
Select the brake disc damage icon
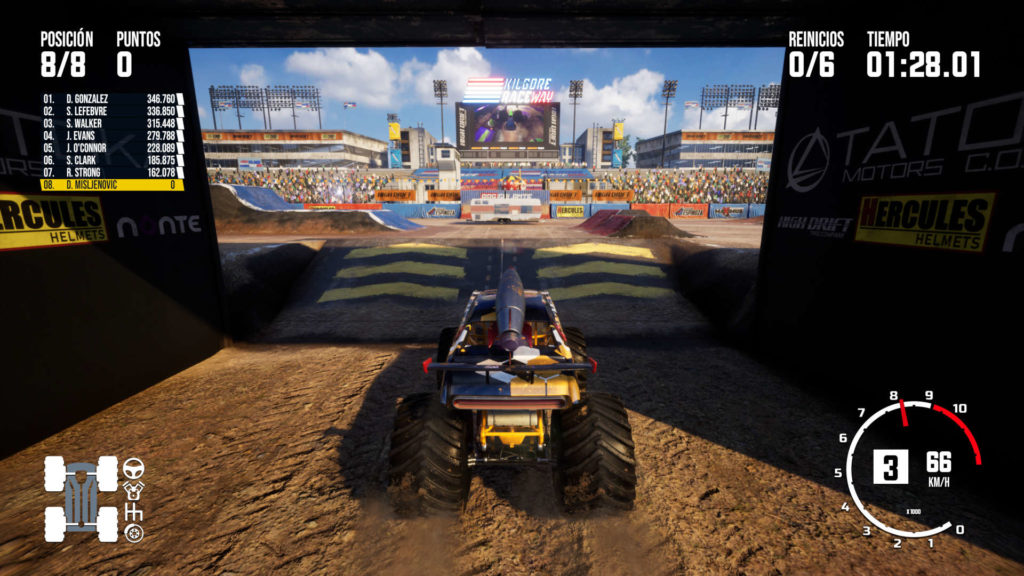(x=133, y=533)
